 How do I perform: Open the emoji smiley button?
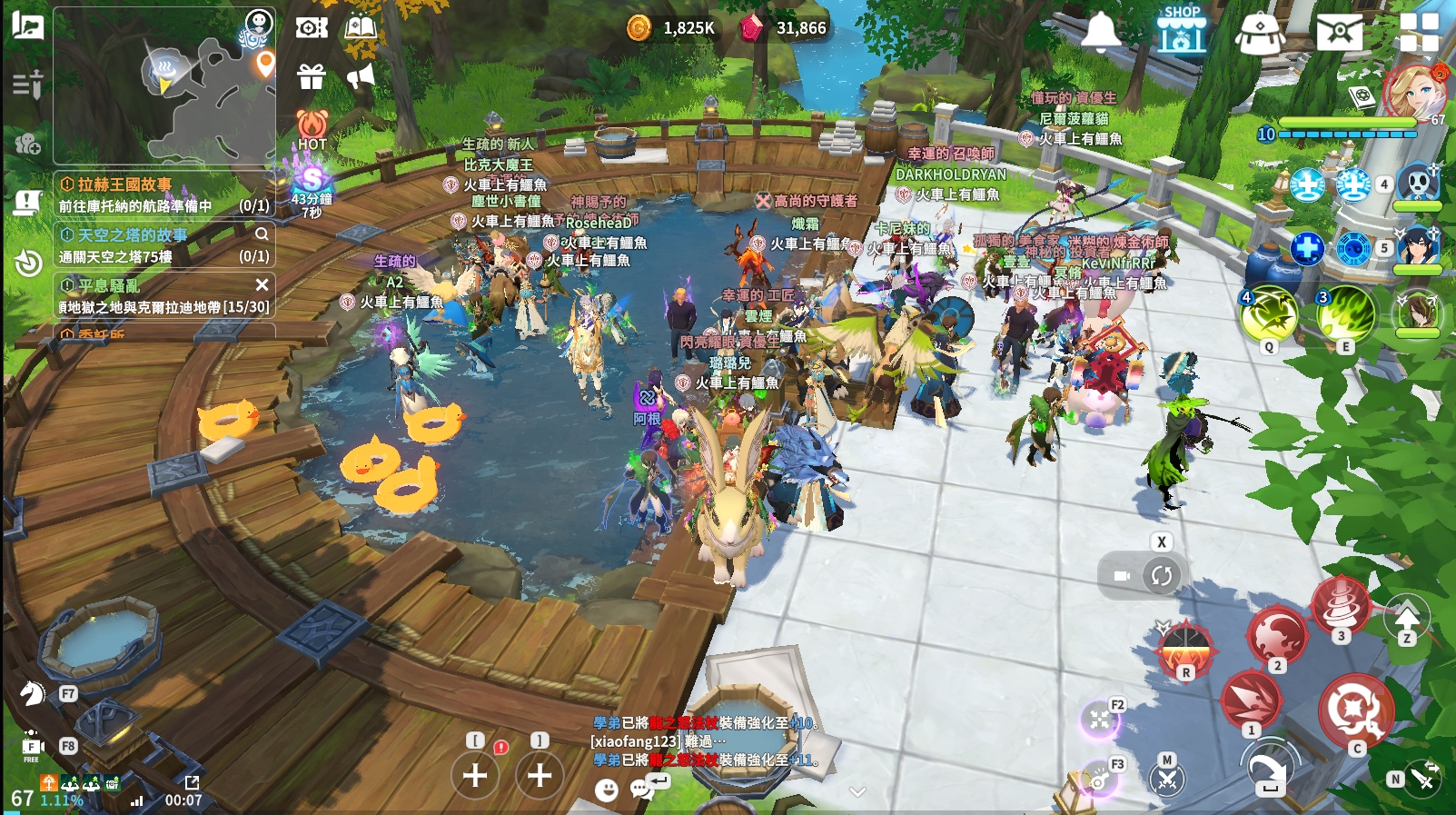(x=606, y=790)
